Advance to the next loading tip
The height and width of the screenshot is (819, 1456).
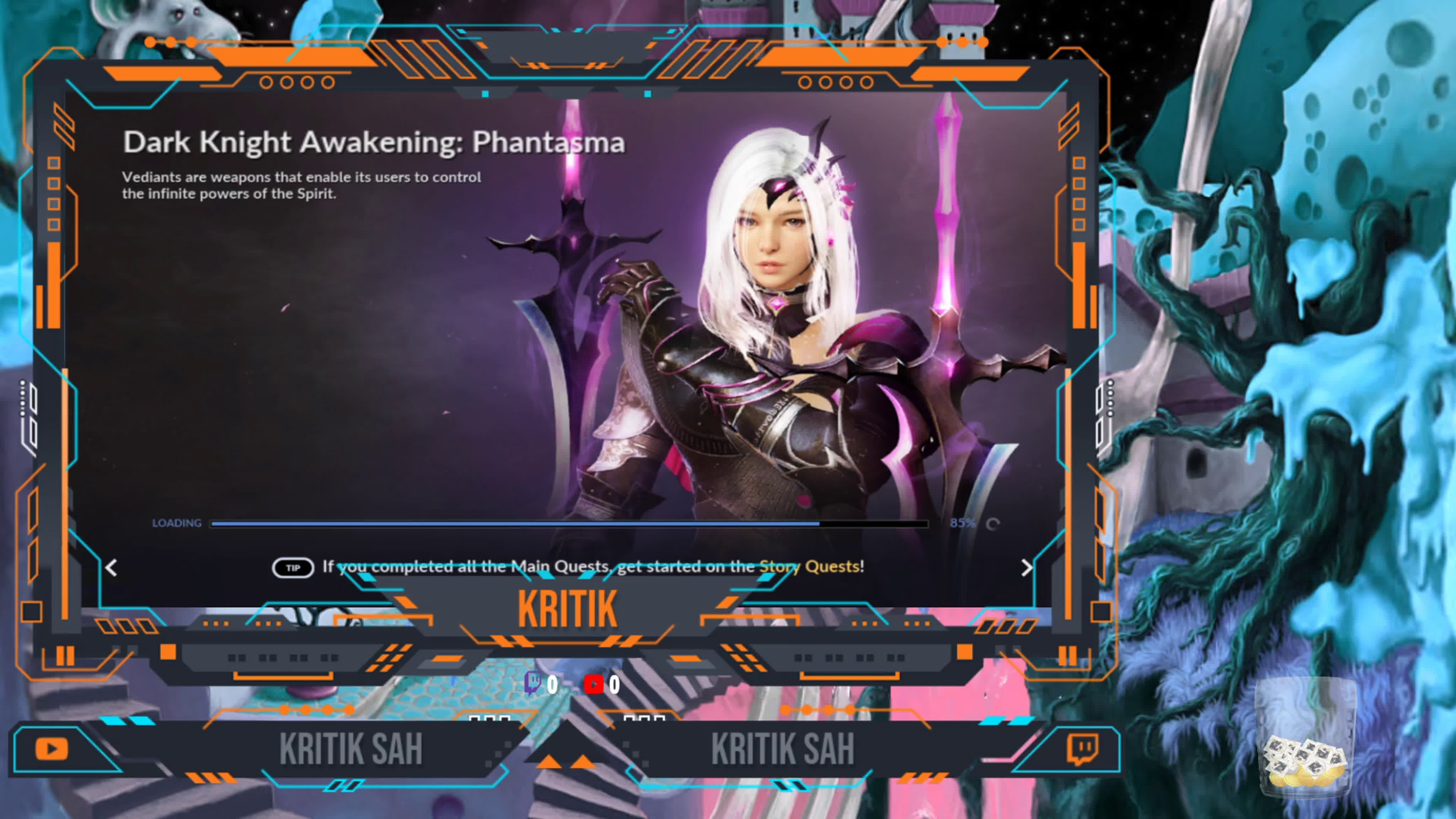click(x=1027, y=567)
